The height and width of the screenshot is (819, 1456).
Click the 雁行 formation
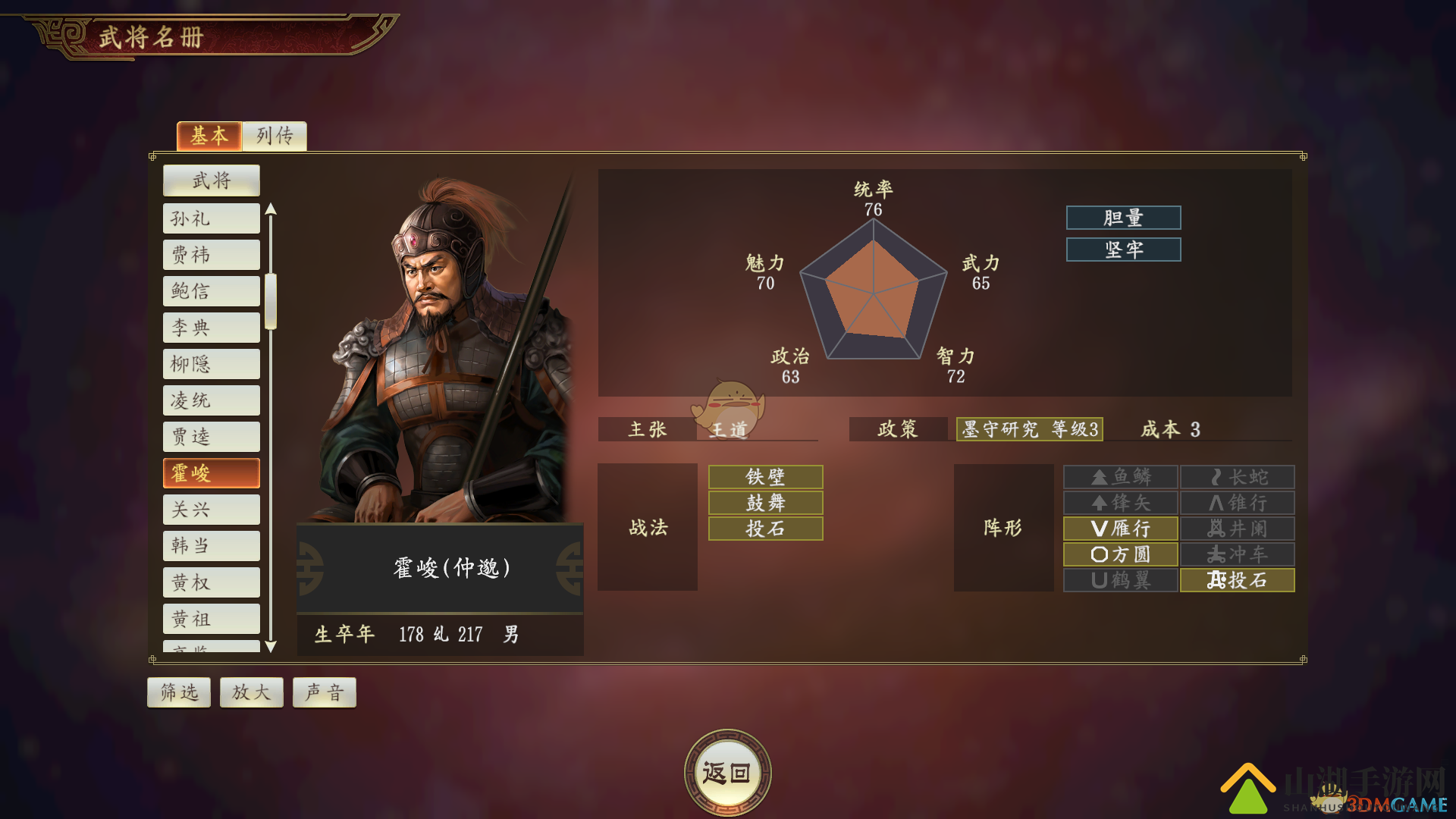[1120, 529]
